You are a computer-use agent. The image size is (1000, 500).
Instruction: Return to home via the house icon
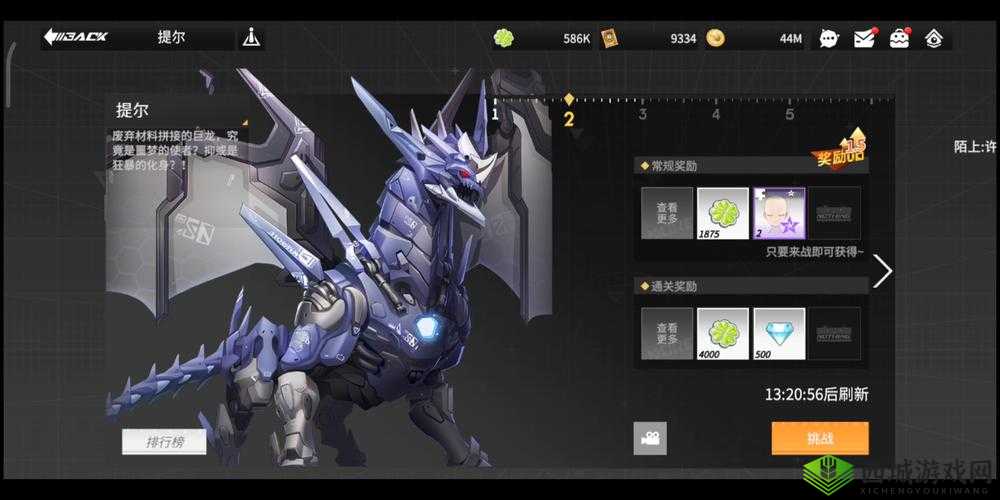coord(934,39)
